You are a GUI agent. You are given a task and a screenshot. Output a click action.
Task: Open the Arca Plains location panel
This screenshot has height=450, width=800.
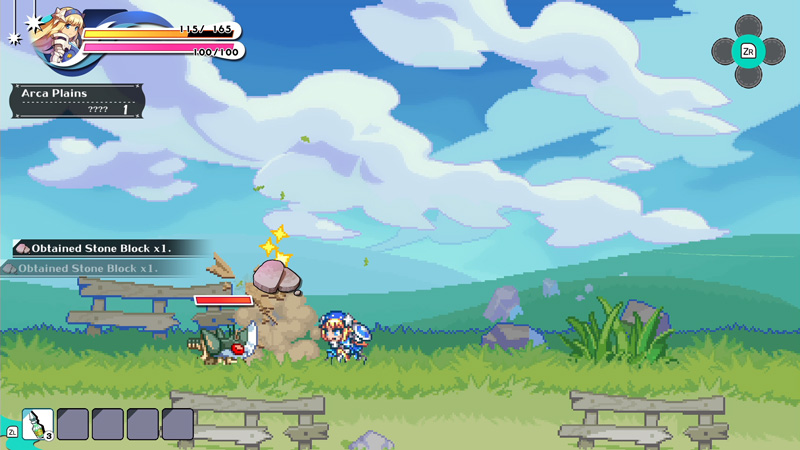point(76,100)
